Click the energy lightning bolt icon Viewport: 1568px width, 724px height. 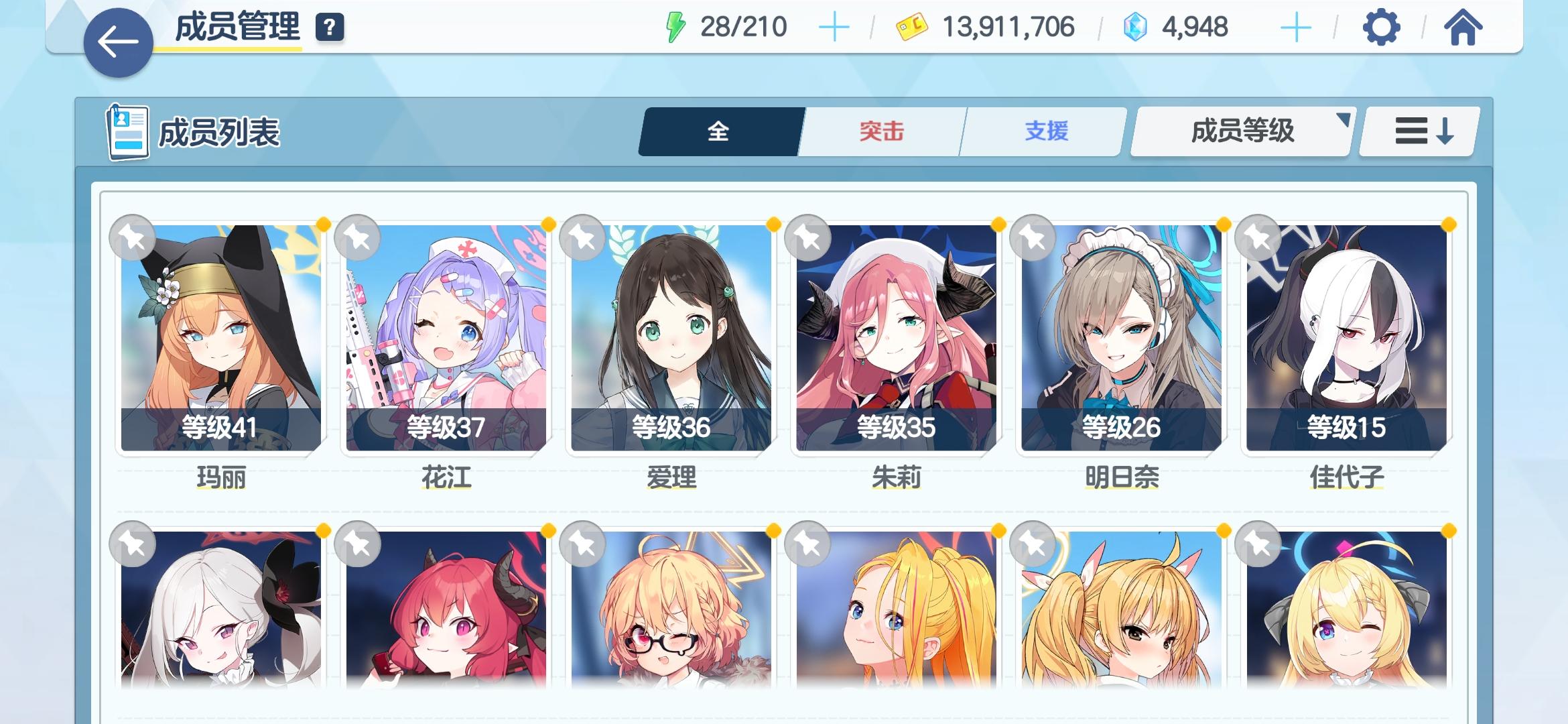click(673, 27)
